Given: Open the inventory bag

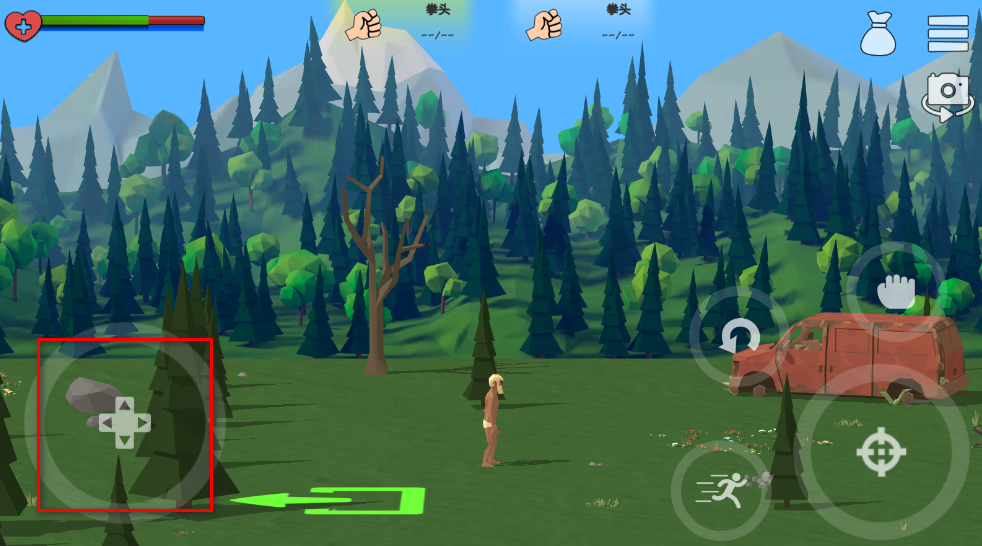Looking at the screenshot, I should (878, 34).
